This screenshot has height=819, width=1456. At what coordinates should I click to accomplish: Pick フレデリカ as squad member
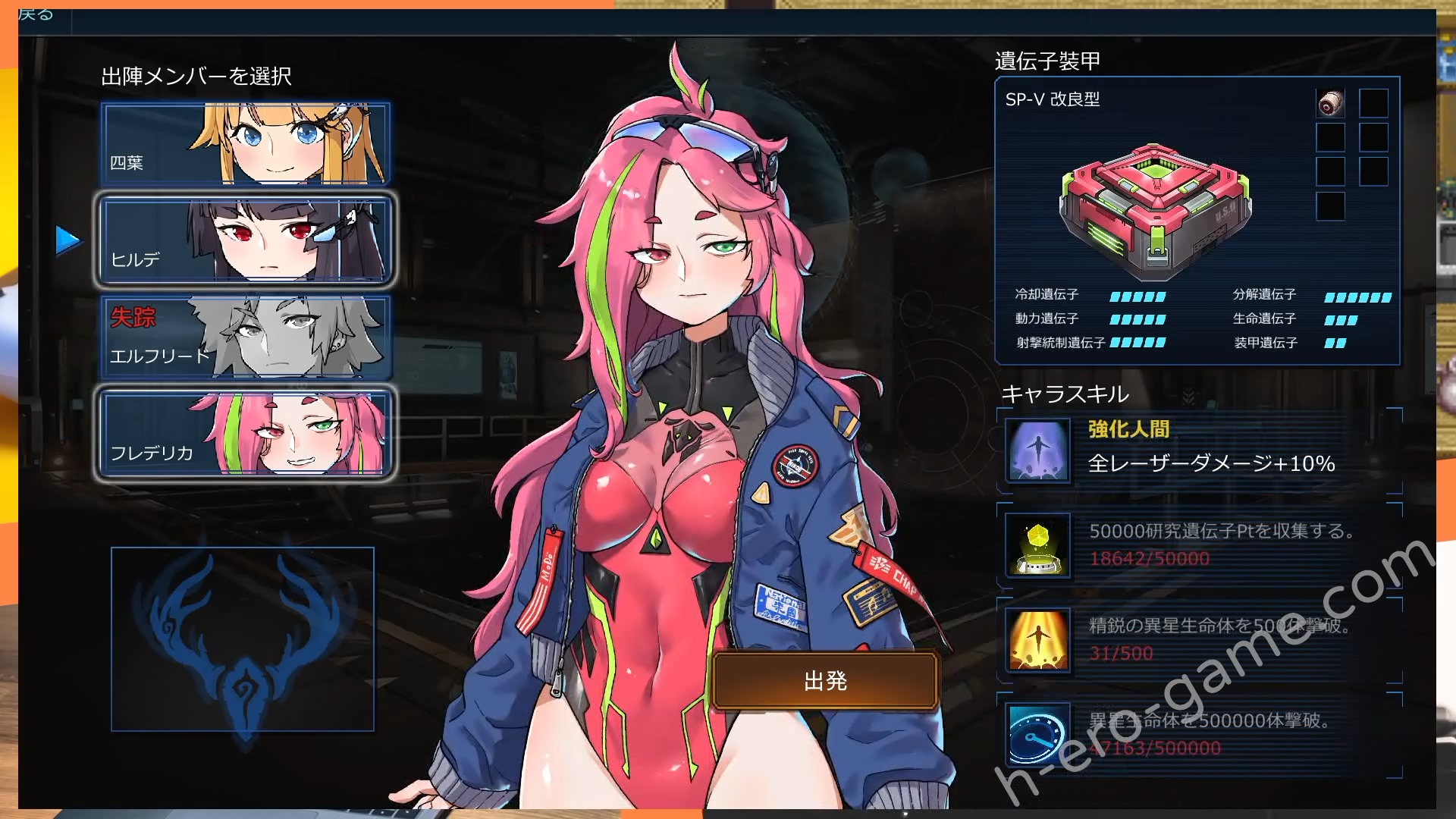(x=245, y=434)
